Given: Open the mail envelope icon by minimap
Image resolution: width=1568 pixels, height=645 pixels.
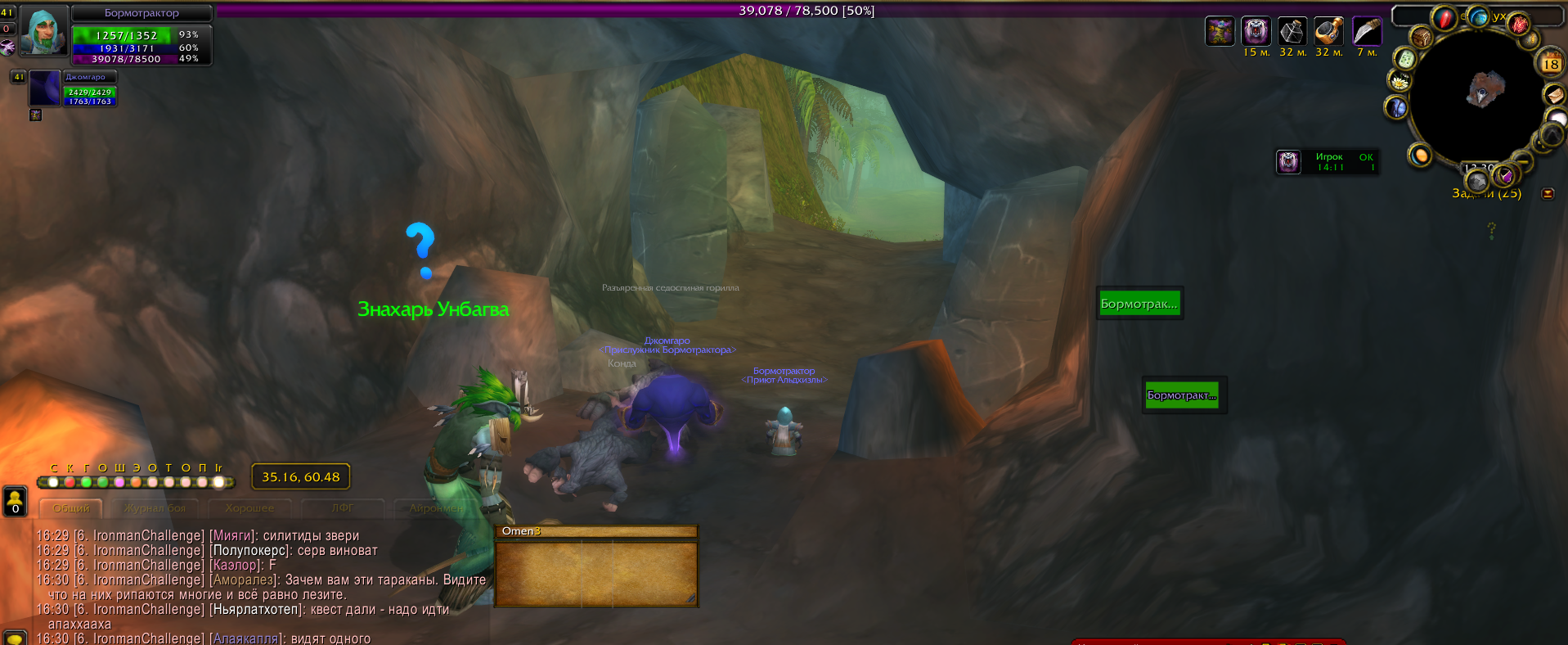Looking at the screenshot, I should click(x=1553, y=95).
